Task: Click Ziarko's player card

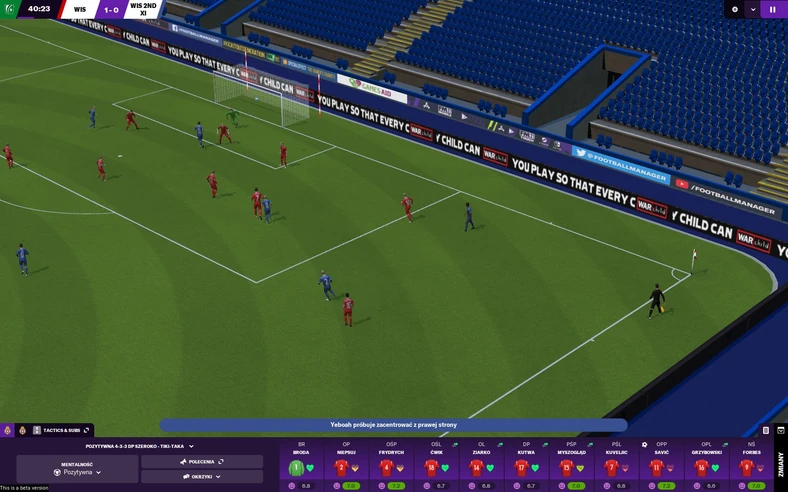Action: click(481, 466)
